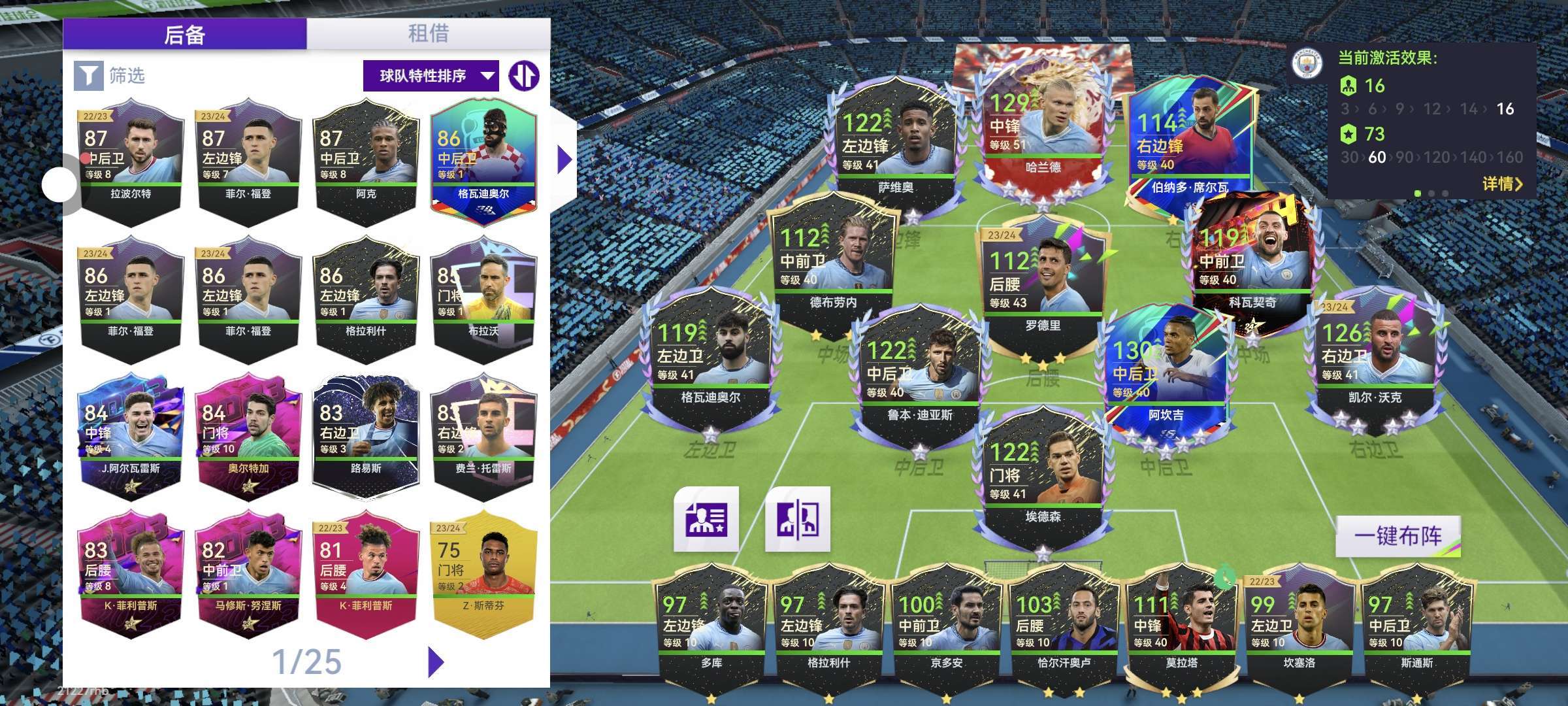Click the 一键布阵 auto lineup button
Image resolution: width=1568 pixels, height=706 pixels.
click(x=1397, y=536)
